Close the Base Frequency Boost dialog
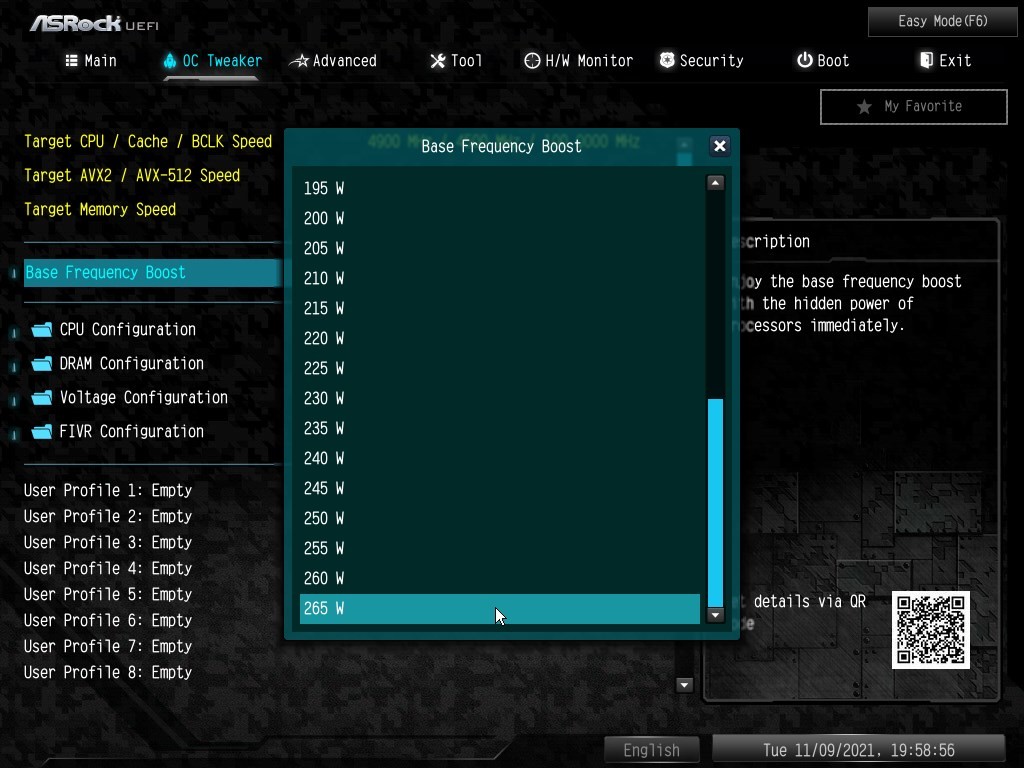The height and width of the screenshot is (768, 1024). 719,146
